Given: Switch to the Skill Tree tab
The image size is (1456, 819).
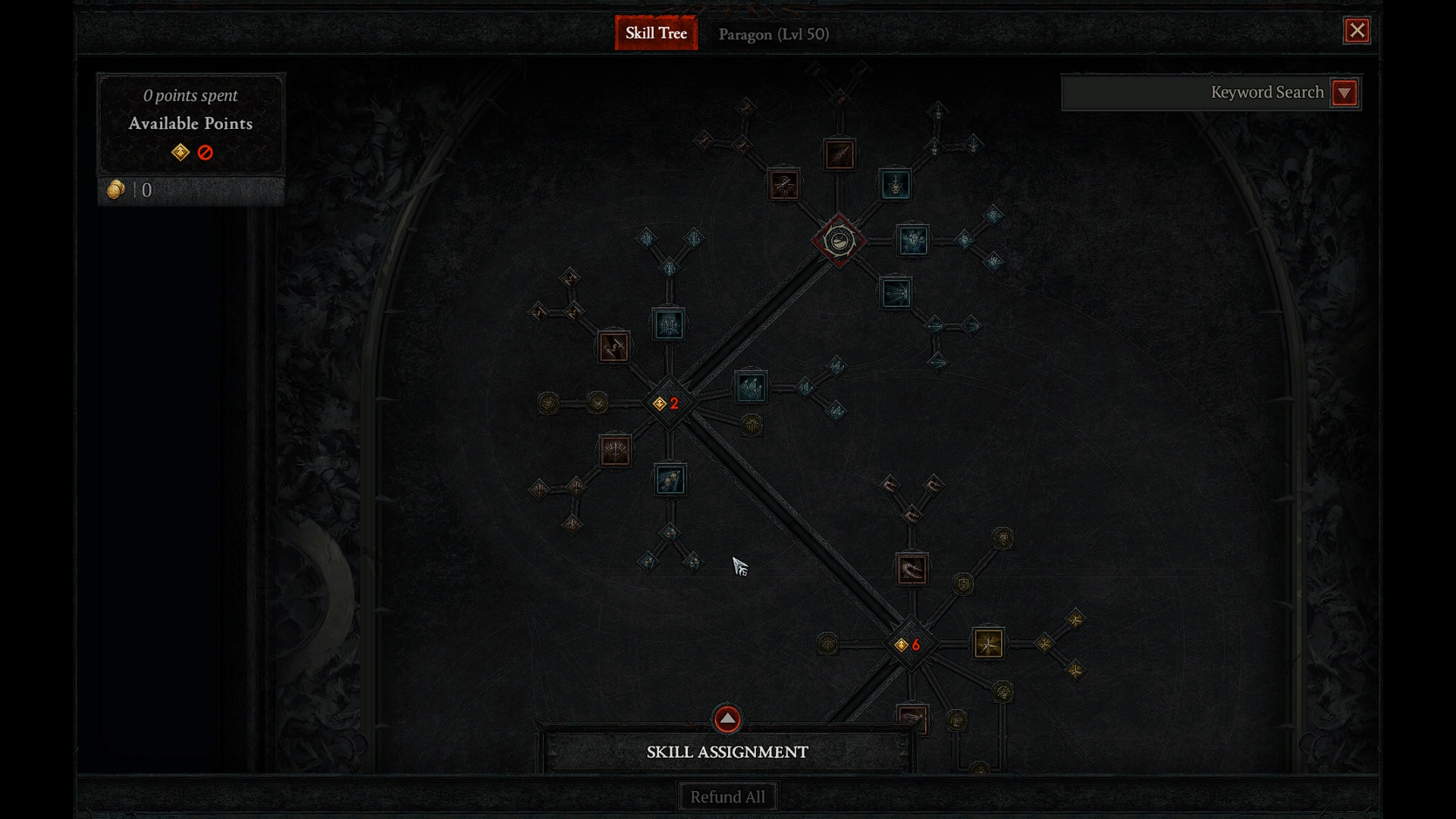Looking at the screenshot, I should (656, 33).
